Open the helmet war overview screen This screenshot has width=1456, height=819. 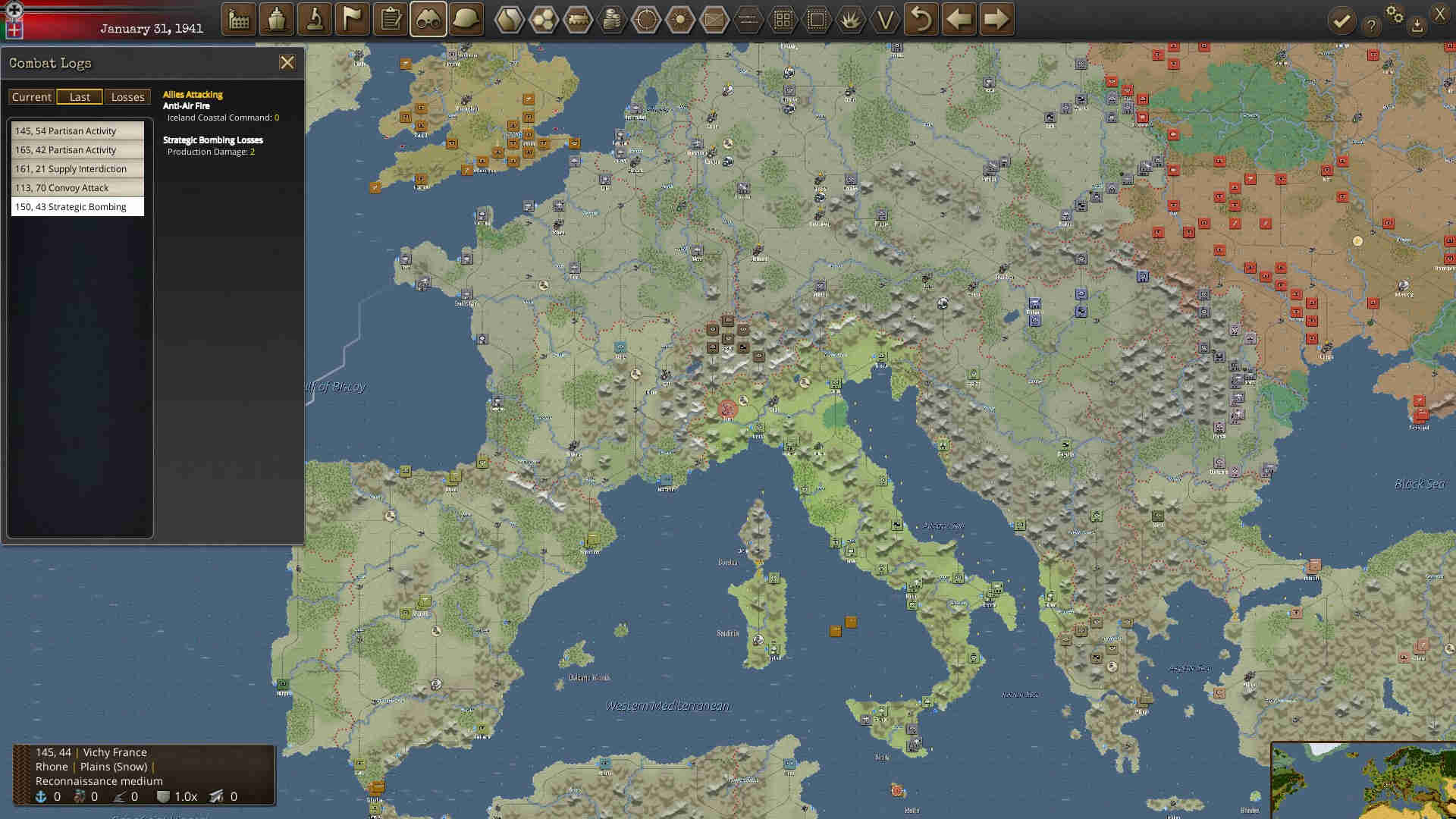tap(465, 19)
